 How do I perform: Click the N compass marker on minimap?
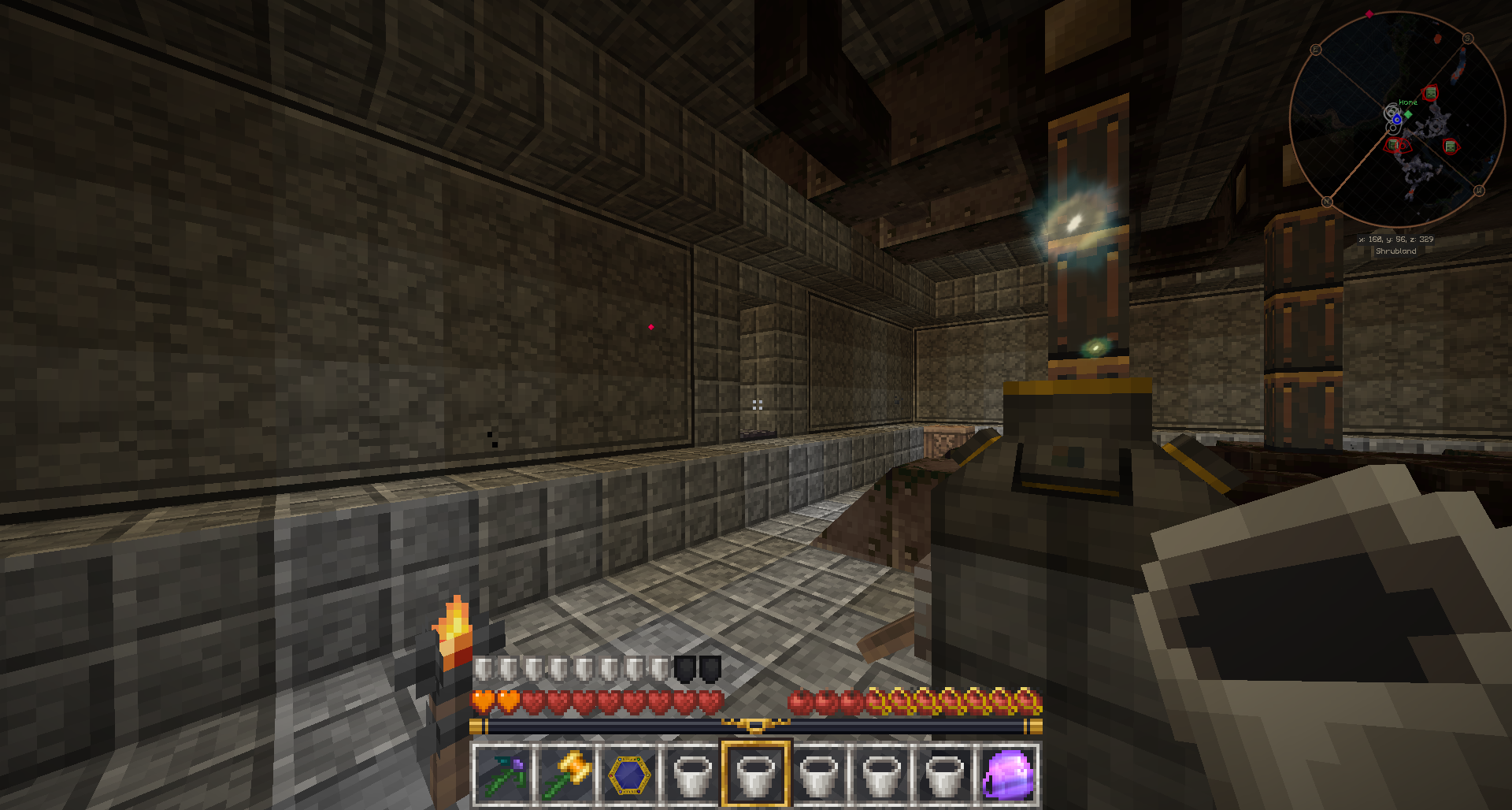click(1326, 202)
